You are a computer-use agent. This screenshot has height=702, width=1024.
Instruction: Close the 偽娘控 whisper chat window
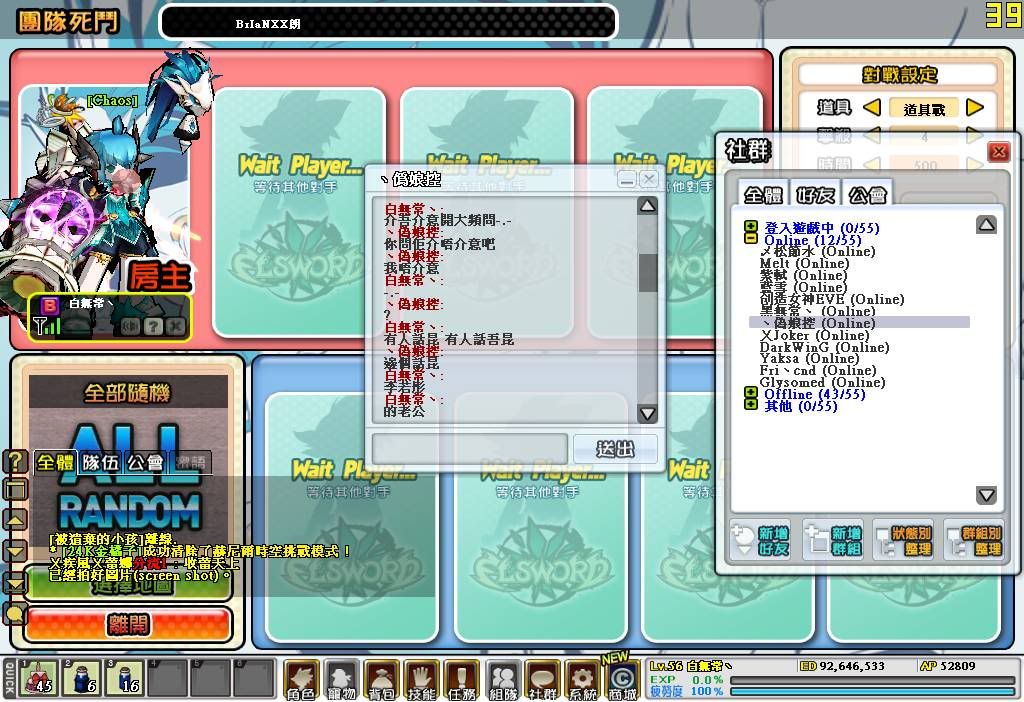click(x=649, y=179)
